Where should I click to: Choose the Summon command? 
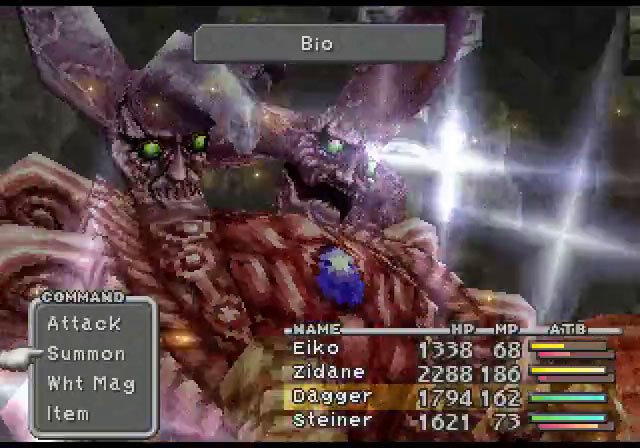click(86, 354)
